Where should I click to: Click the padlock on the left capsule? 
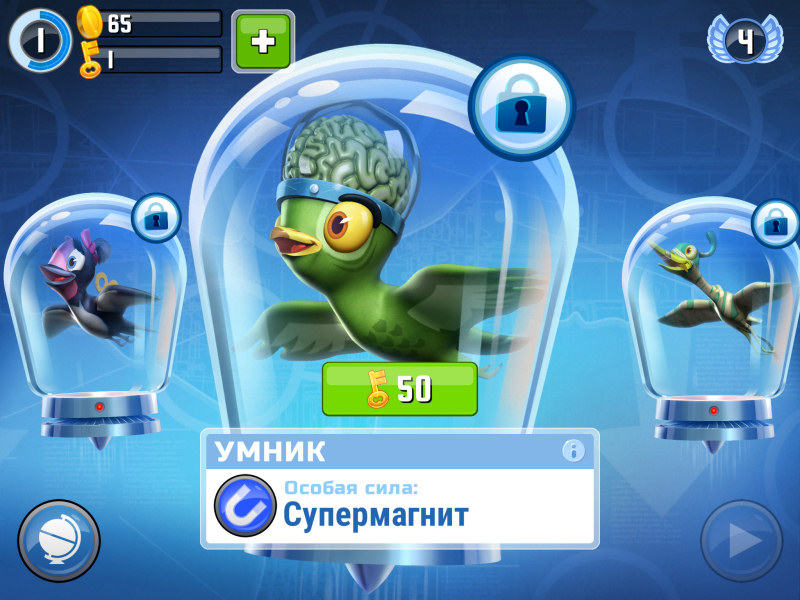click(155, 216)
